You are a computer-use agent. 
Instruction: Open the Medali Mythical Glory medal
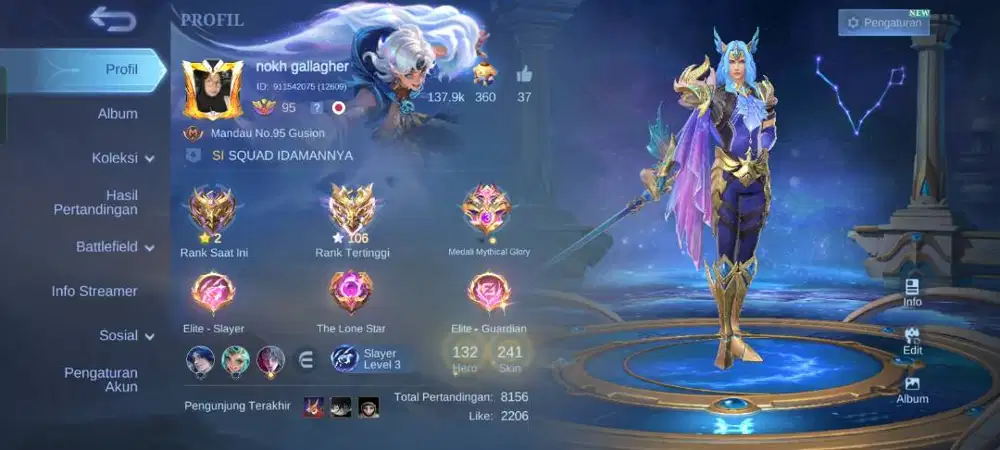coord(487,208)
